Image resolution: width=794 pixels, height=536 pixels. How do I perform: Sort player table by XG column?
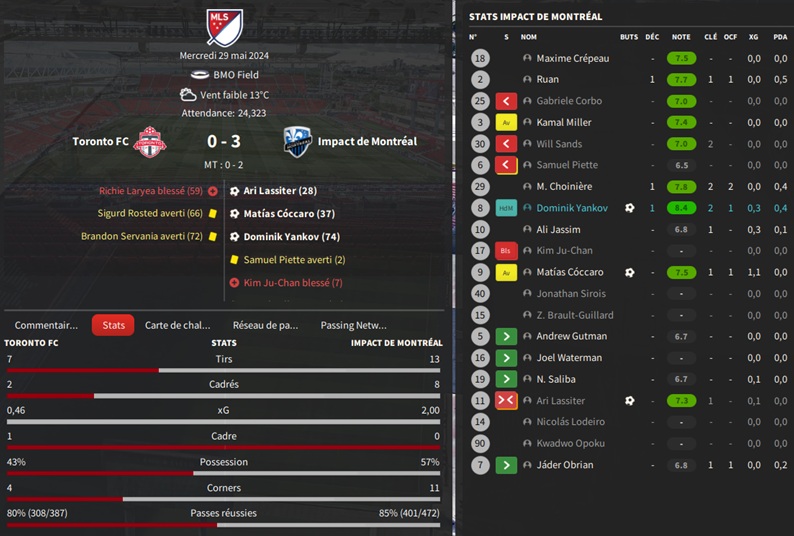click(x=753, y=37)
